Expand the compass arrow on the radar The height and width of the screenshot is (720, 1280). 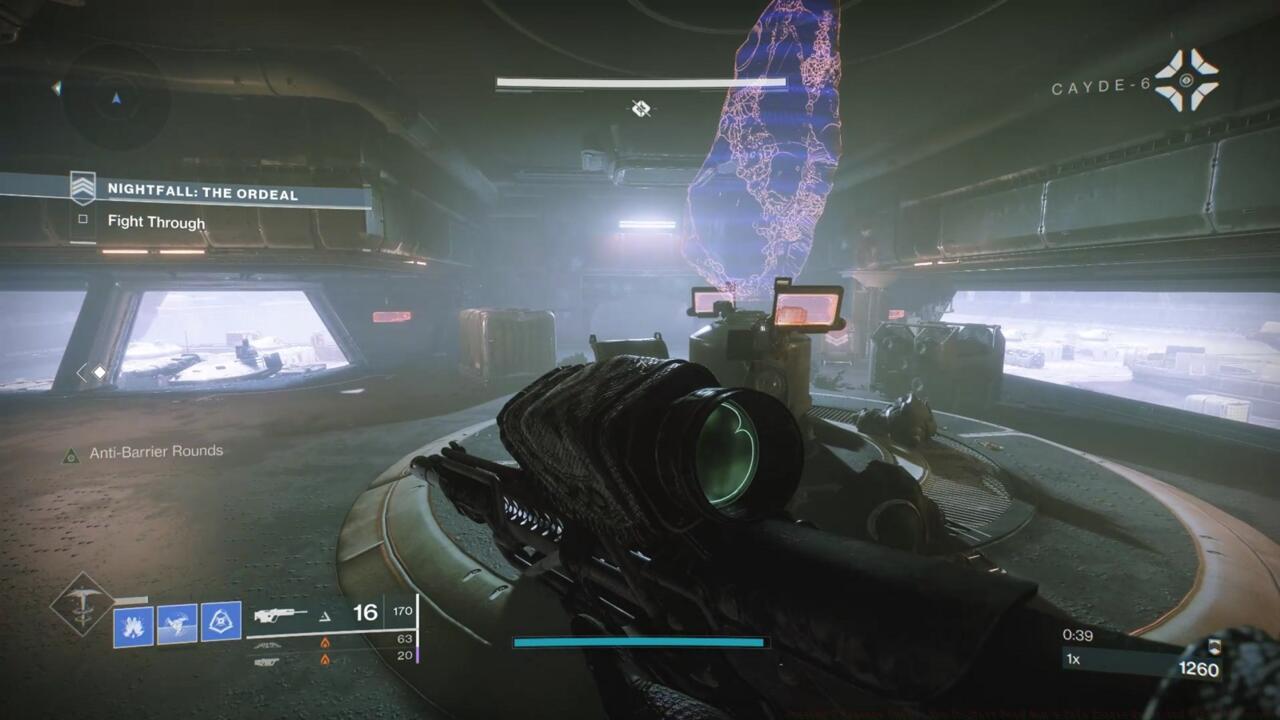118,99
